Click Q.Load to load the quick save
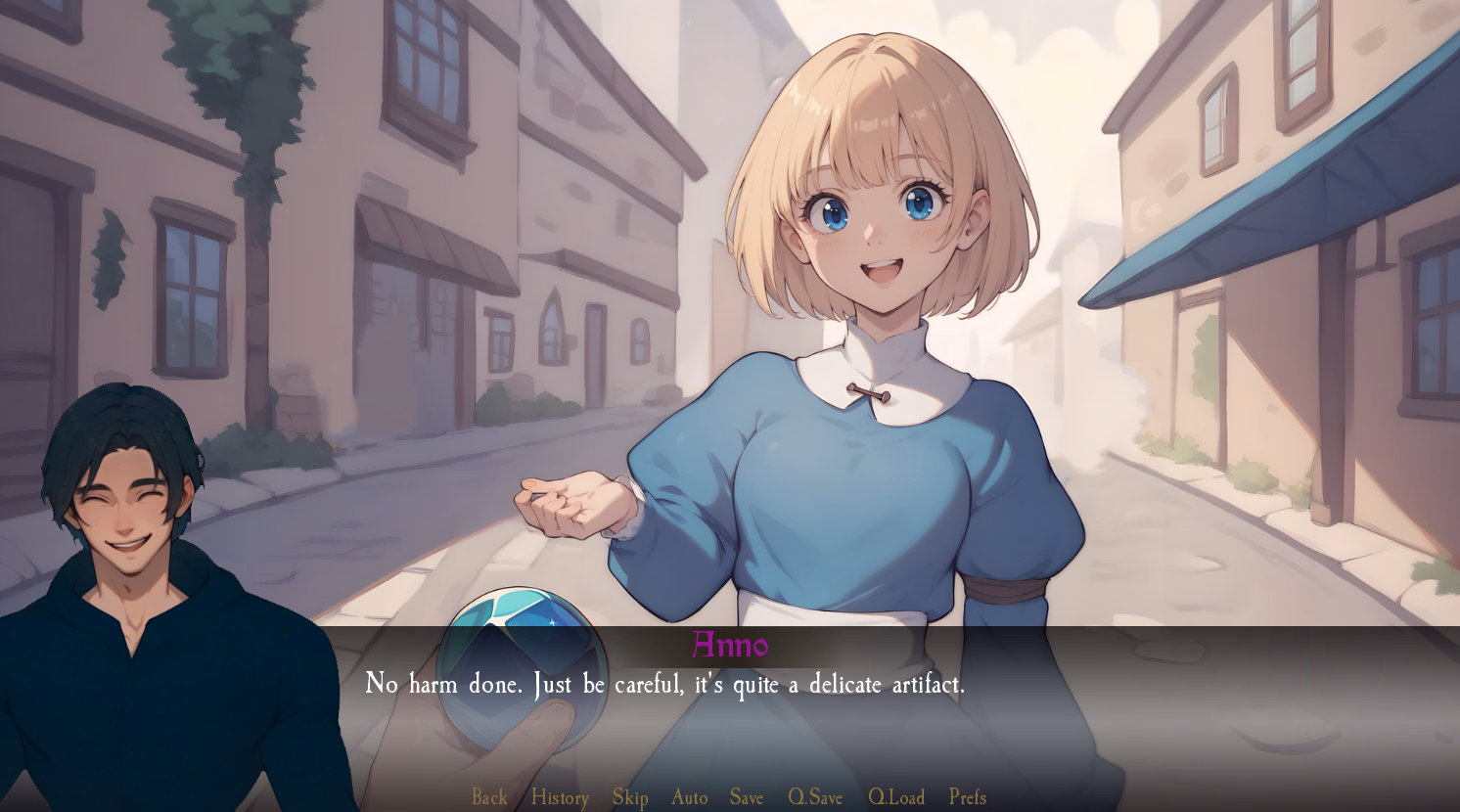Screen dimensions: 1460x812 tap(896, 797)
